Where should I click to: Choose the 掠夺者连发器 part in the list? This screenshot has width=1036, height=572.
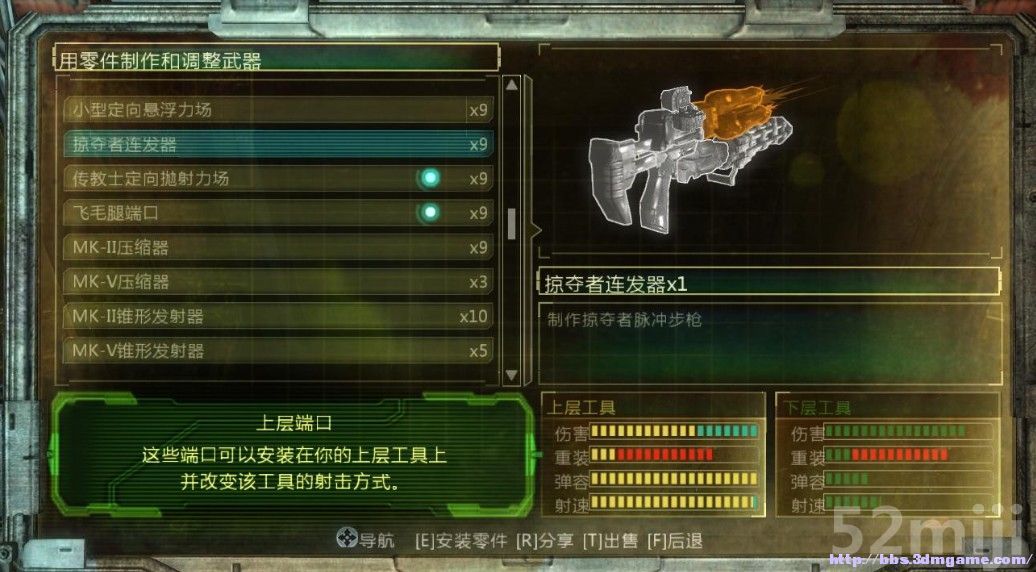[x=278, y=144]
